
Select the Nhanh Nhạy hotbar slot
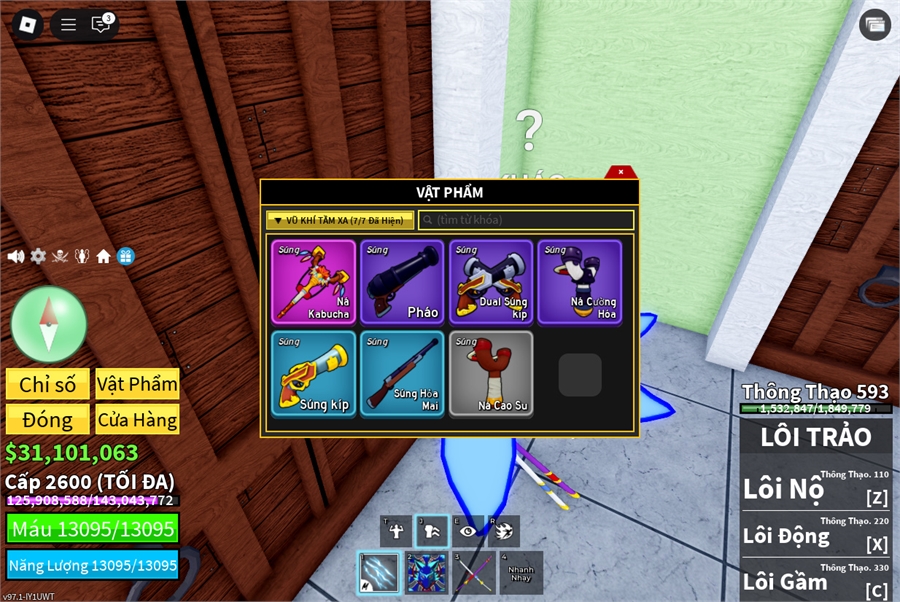(x=521, y=574)
